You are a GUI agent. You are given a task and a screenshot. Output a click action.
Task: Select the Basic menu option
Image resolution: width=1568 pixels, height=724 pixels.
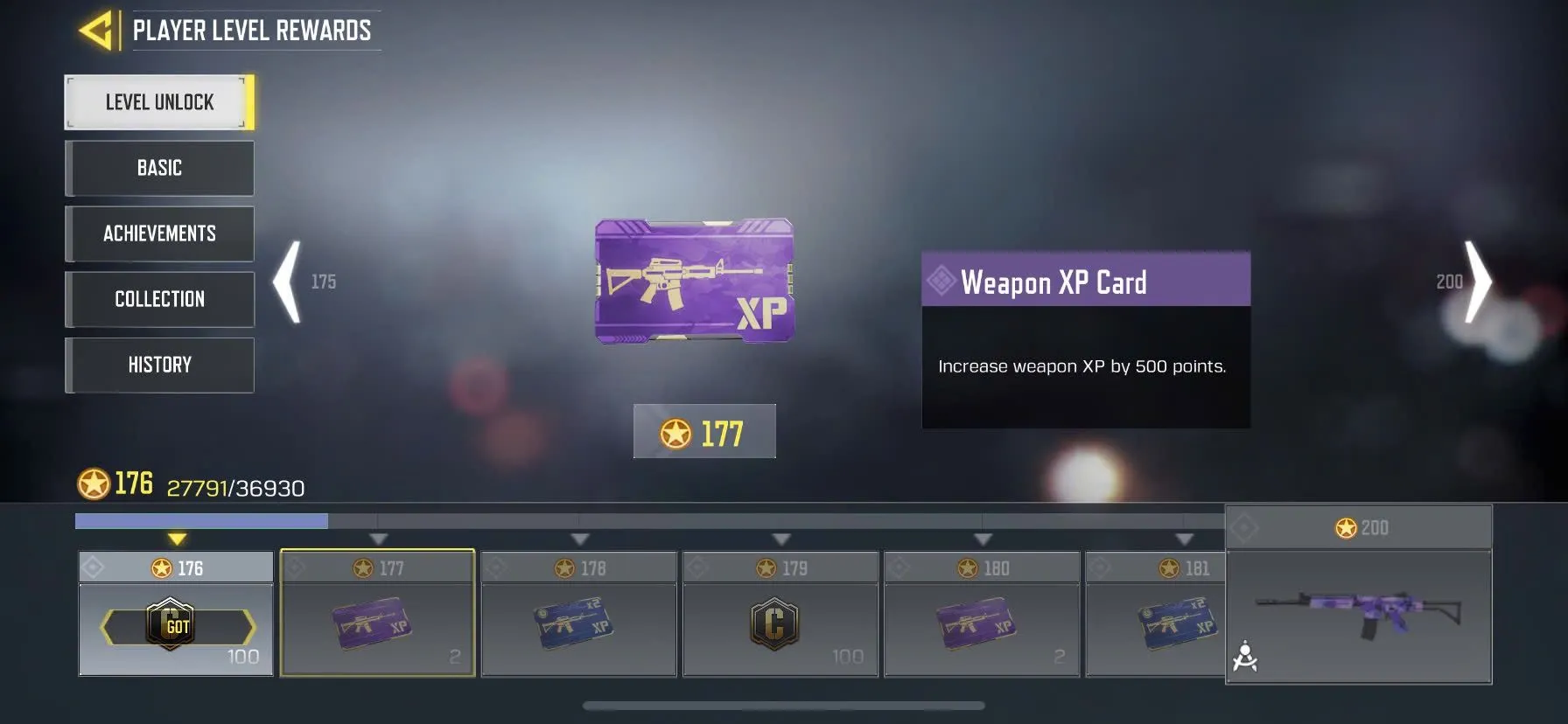click(x=159, y=168)
